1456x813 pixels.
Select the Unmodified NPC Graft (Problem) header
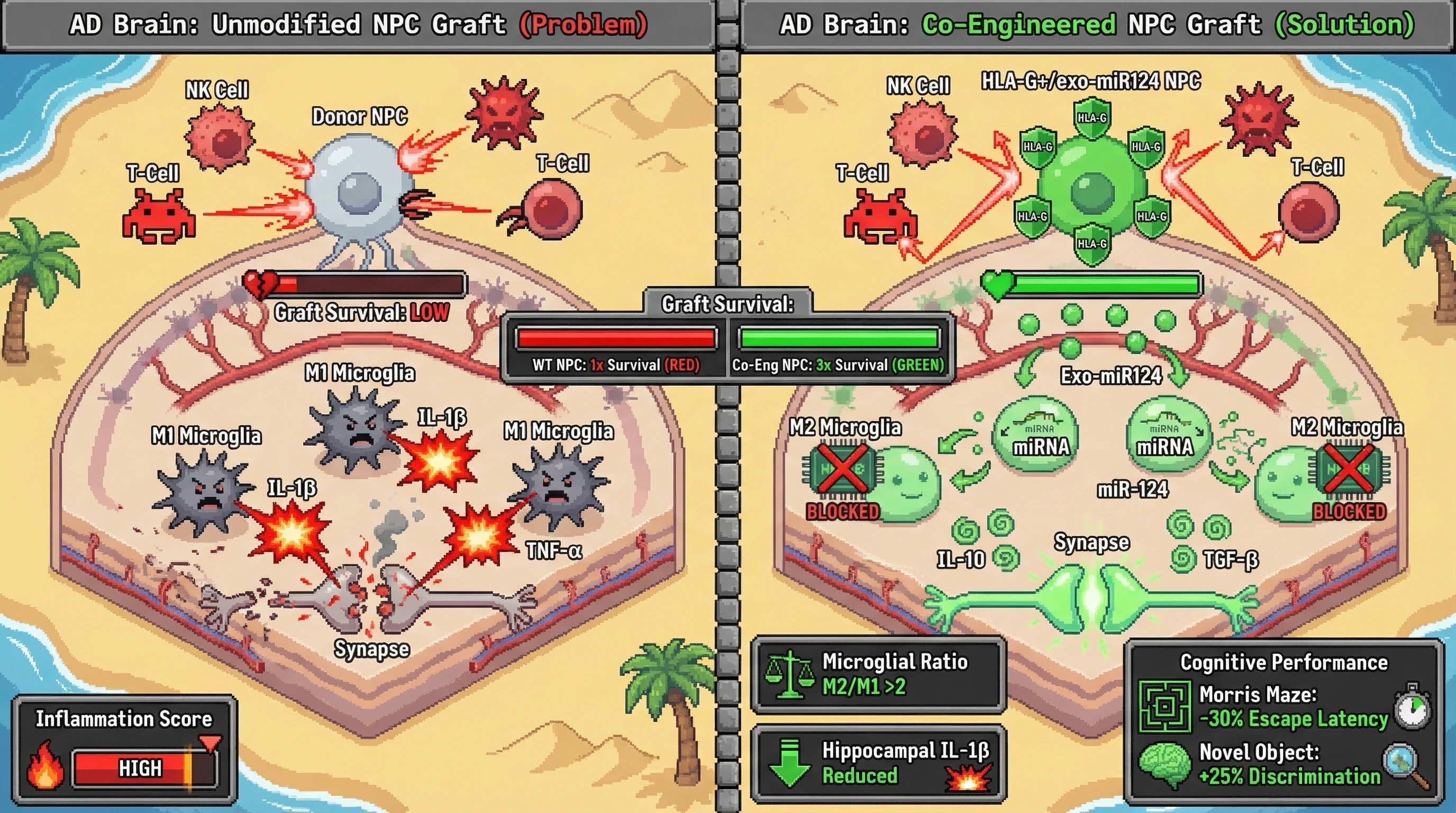point(358,25)
